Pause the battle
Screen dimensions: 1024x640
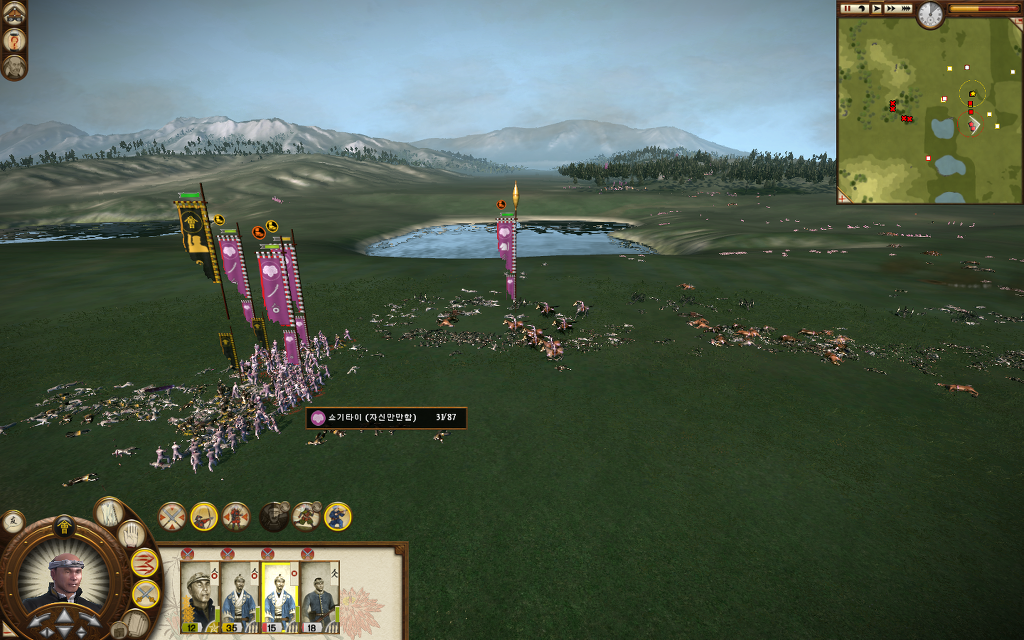(847, 8)
